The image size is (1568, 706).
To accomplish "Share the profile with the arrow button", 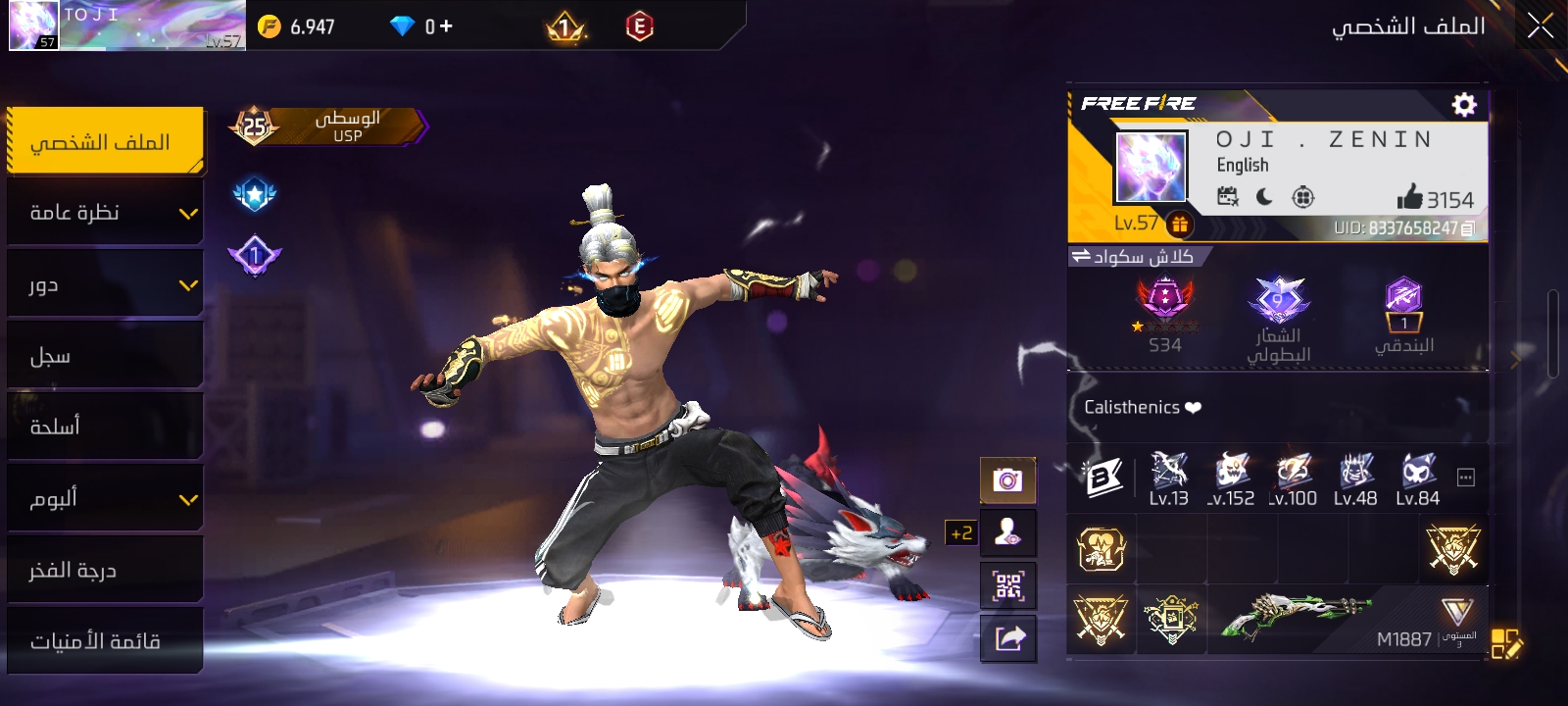I will pyautogui.click(x=1007, y=638).
